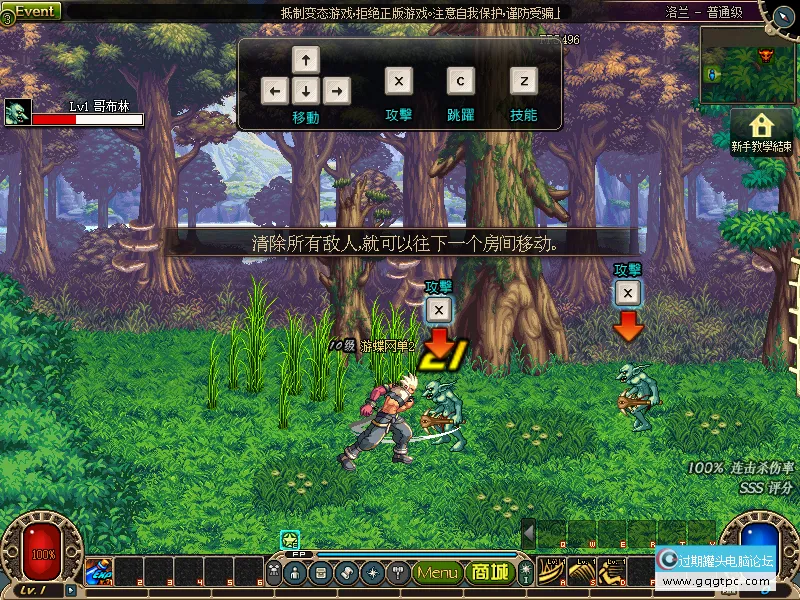Image resolution: width=800 pixels, height=600 pixels.
Task: Click the compass icon above the minimap
Action: point(778,12)
